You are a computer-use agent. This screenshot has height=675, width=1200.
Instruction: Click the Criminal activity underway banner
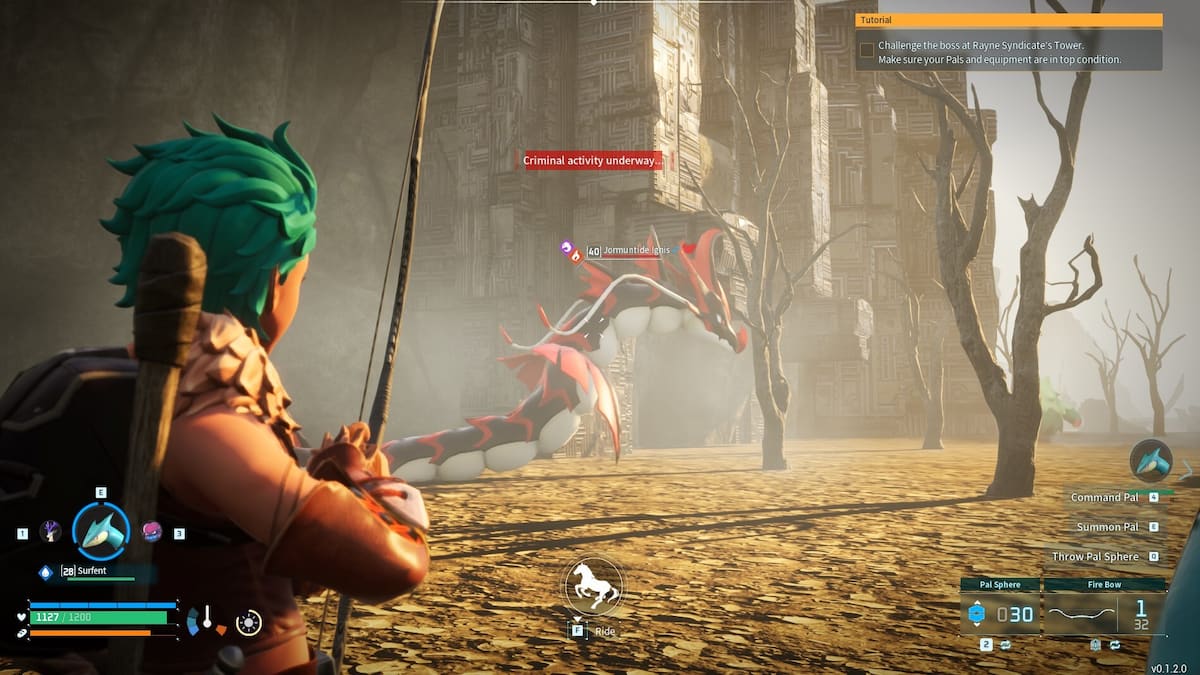pyautogui.click(x=592, y=161)
